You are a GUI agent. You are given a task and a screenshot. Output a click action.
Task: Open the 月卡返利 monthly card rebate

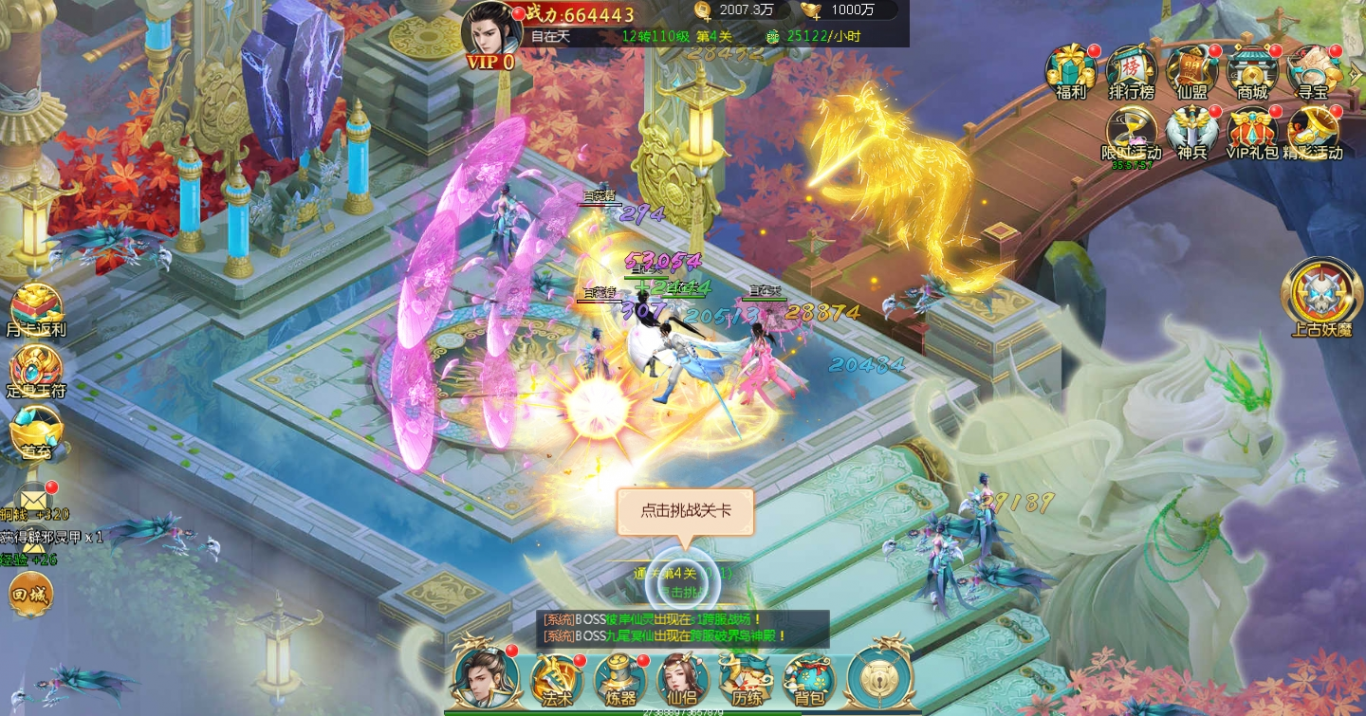[36, 308]
